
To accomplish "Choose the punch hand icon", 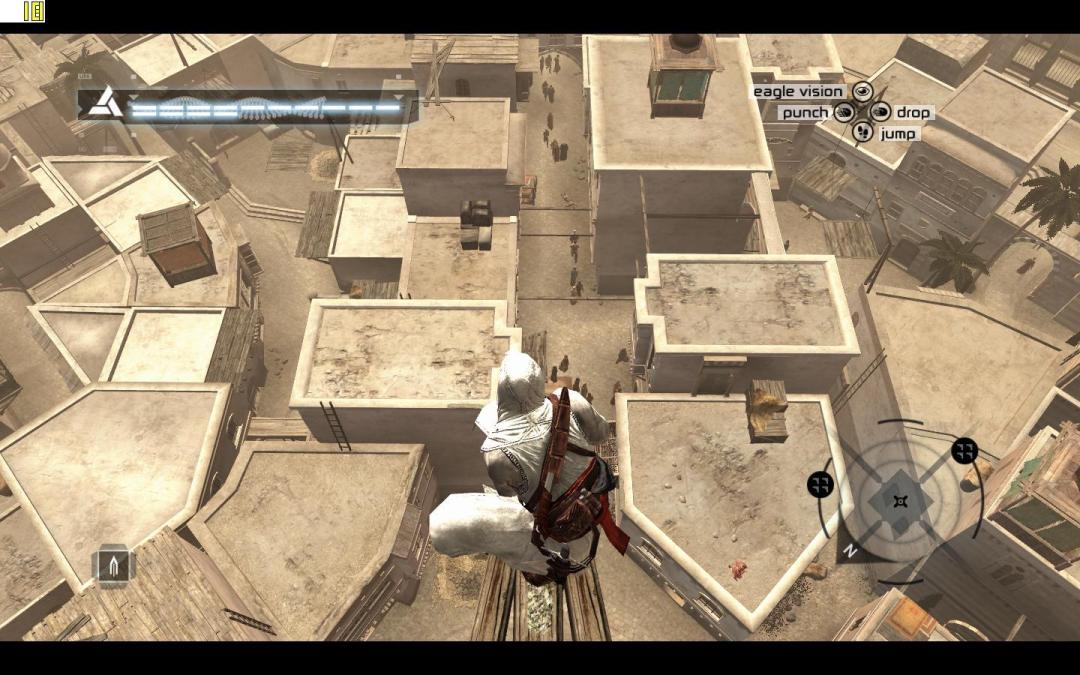I will (x=844, y=112).
